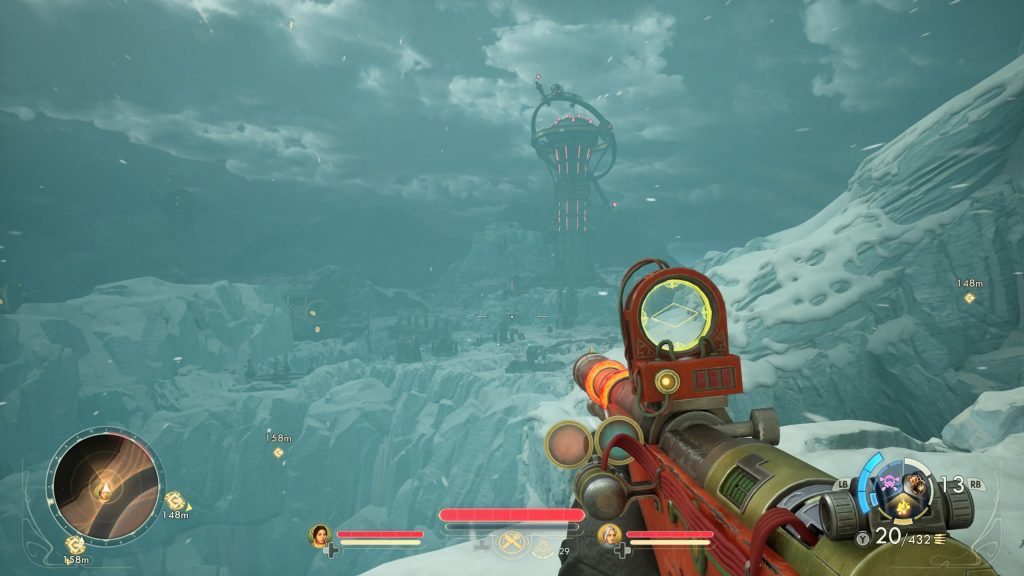The width and height of the screenshot is (1024, 576).
Task: Select the dark-haired companion portrait
Action: (x=320, y=534)
